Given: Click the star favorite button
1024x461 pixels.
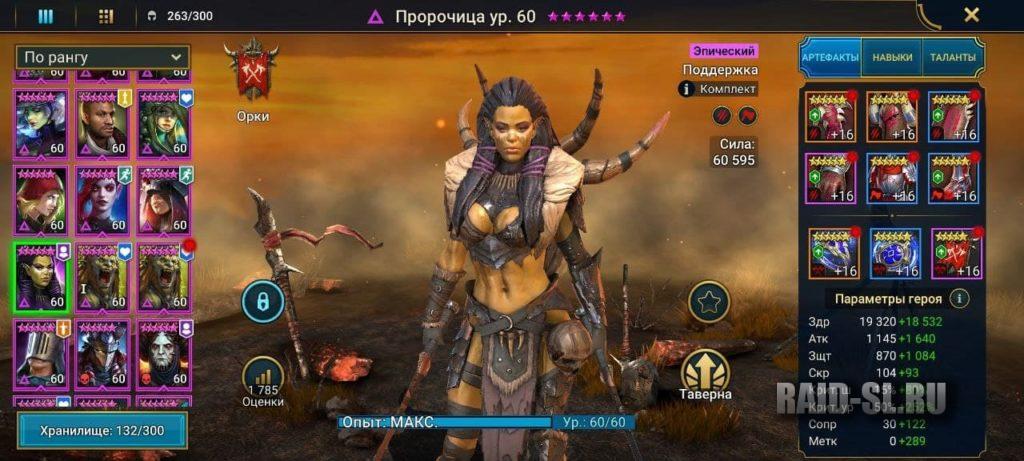Looking at the screenshot, I should (709, 301).
